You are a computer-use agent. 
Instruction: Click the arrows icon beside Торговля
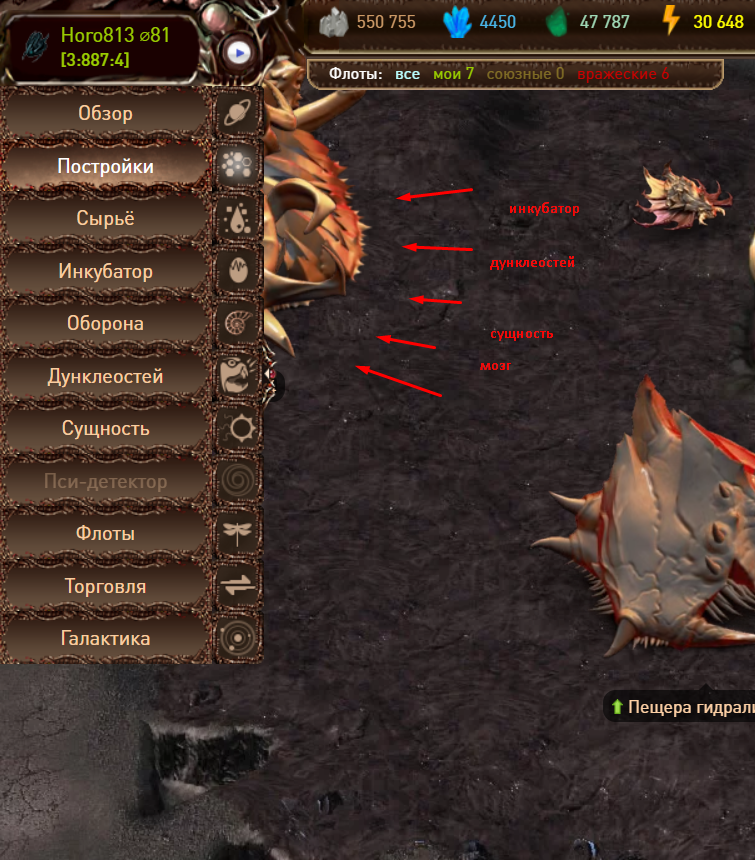tap(239, 586)
